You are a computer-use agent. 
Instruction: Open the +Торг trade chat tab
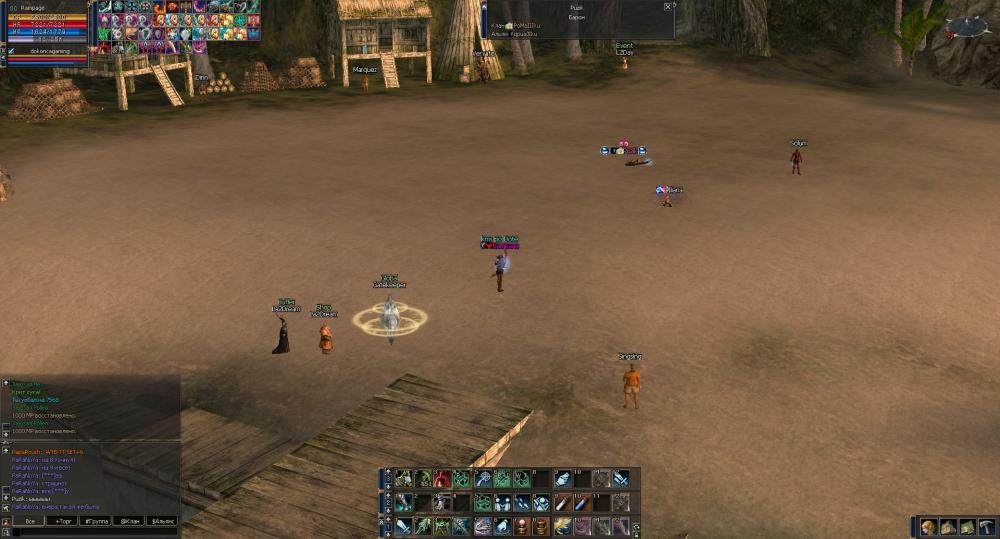click(63, 521)
